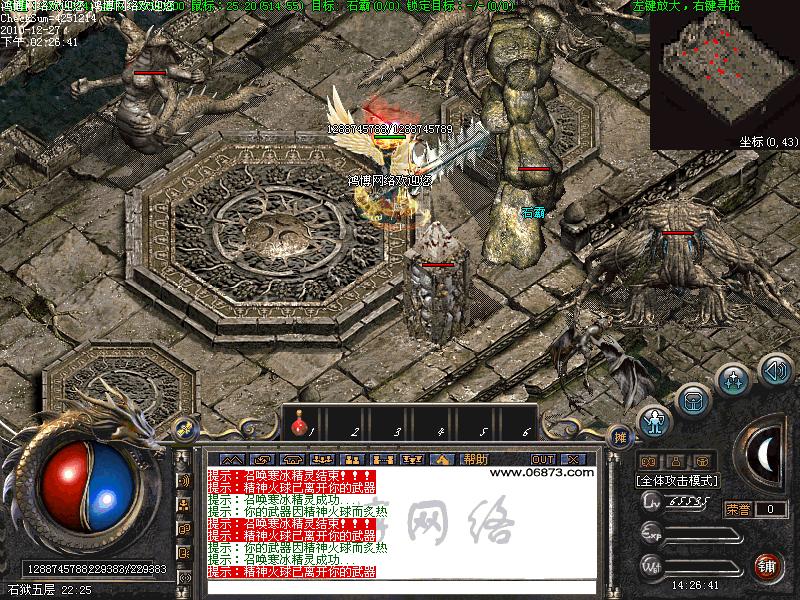Screen dimensions: 800x600
Task: Toggle the sound speaker button
Action: (775, 371)
